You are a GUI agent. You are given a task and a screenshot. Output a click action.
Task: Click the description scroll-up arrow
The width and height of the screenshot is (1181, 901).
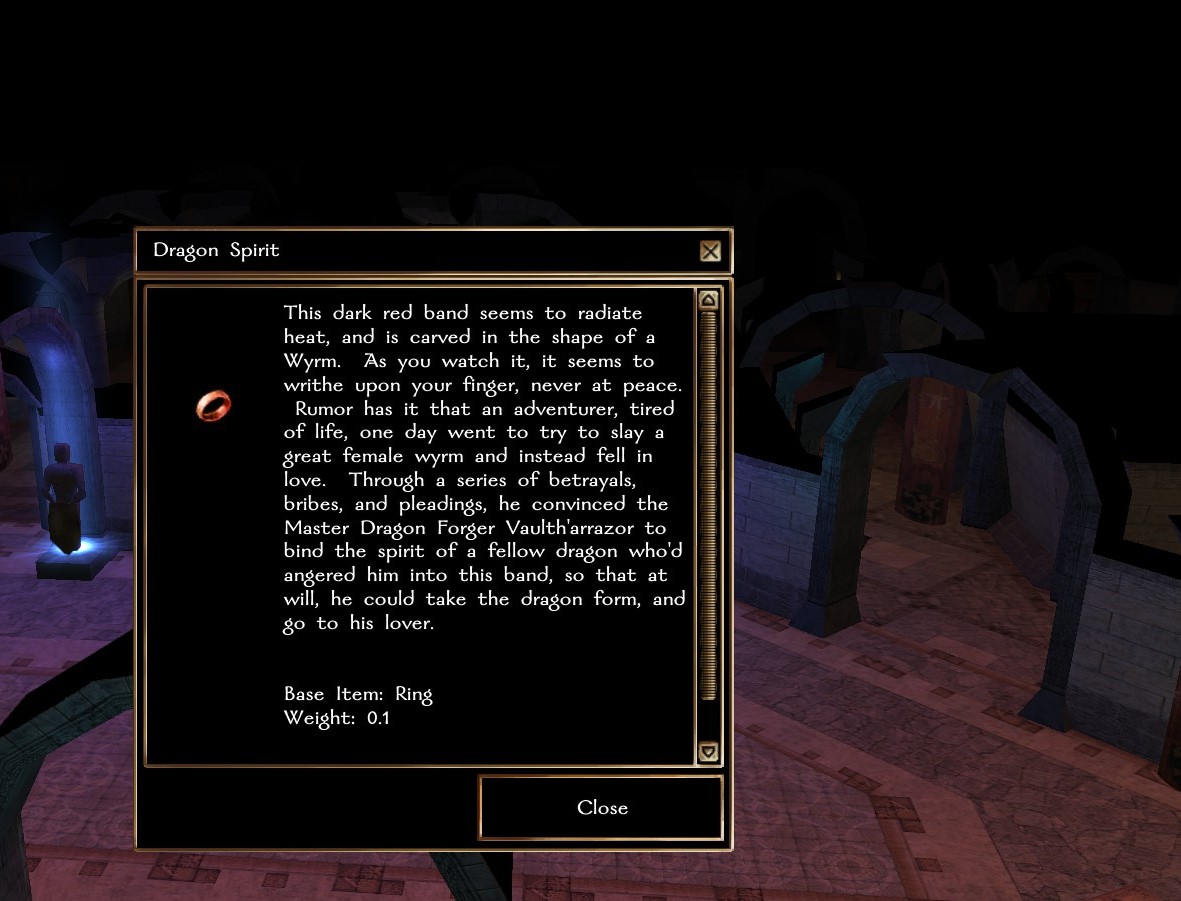click(x=708, y=300)
